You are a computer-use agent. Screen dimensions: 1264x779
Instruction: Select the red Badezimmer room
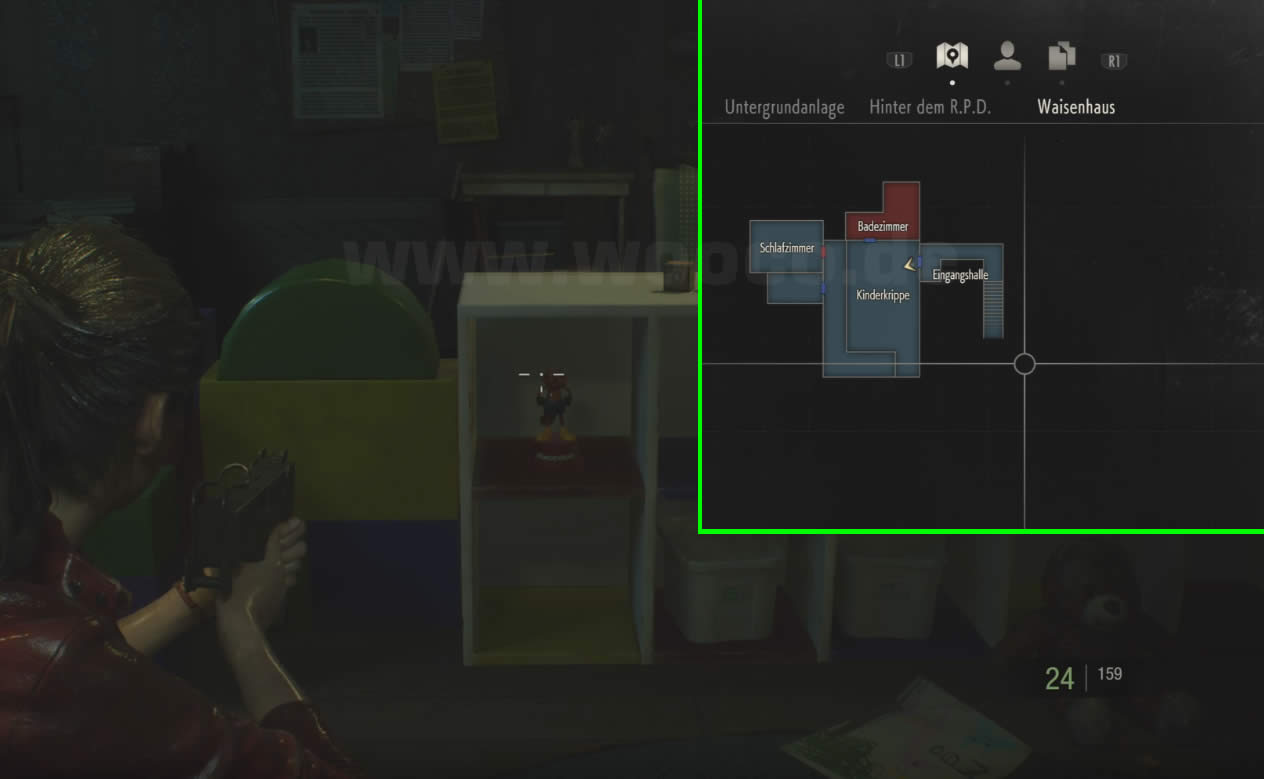pos(883,227)
